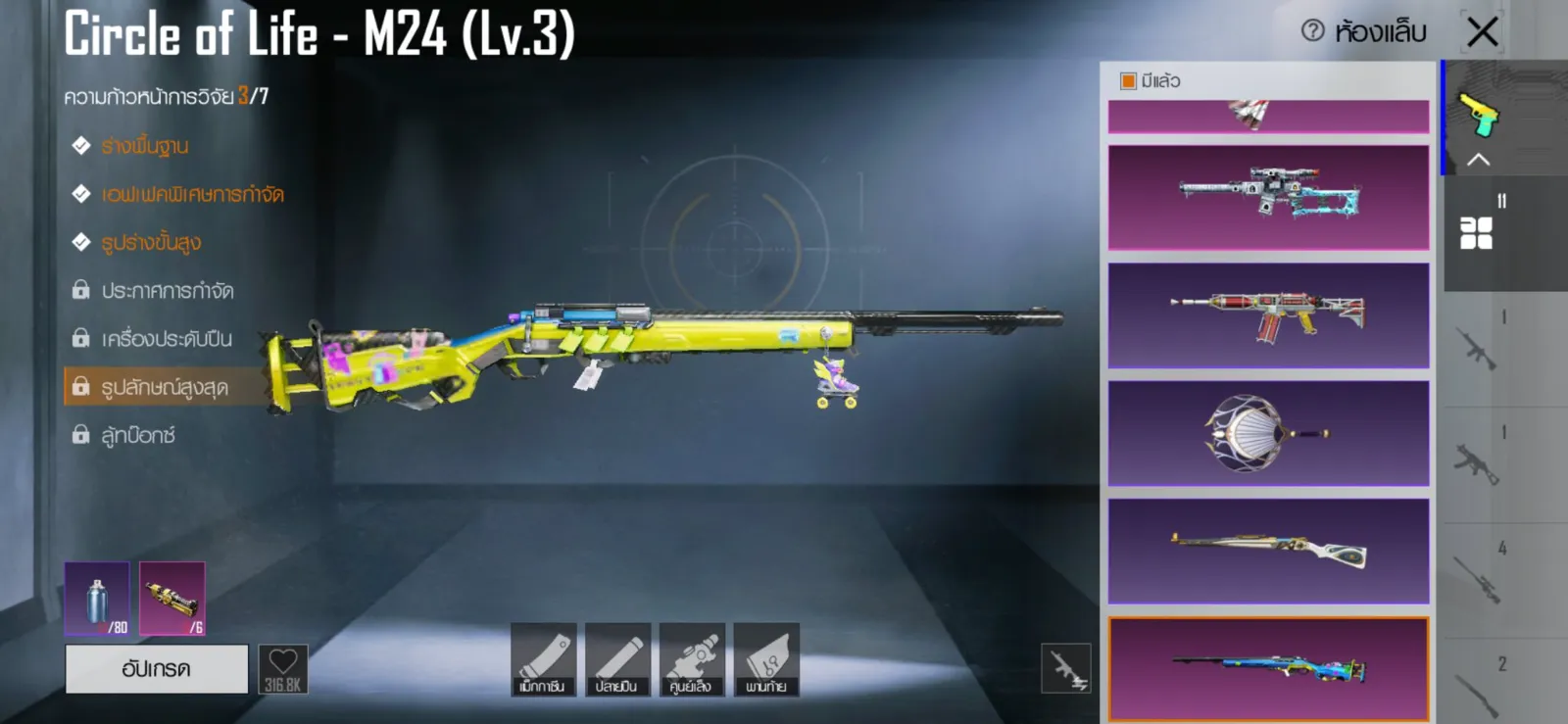Toggle the มีแล้ว owned filter checkbox
This screenshot has height=724, width=1568.
click(x=1129, y=81)
